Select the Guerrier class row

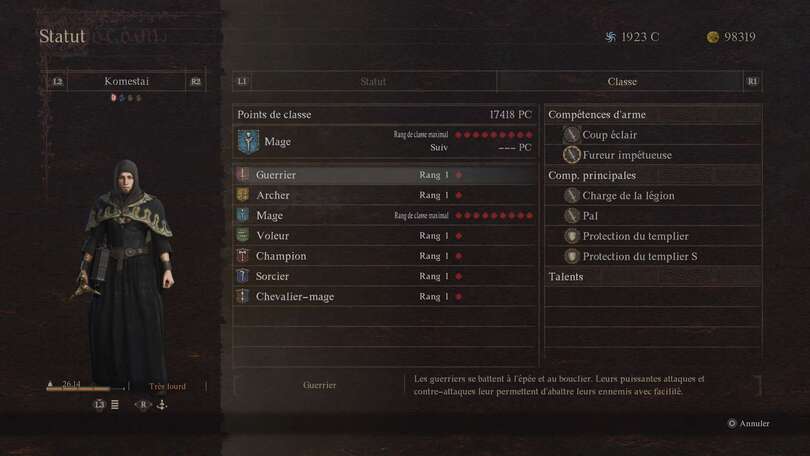pyautogui.click(x=385, y=175)
